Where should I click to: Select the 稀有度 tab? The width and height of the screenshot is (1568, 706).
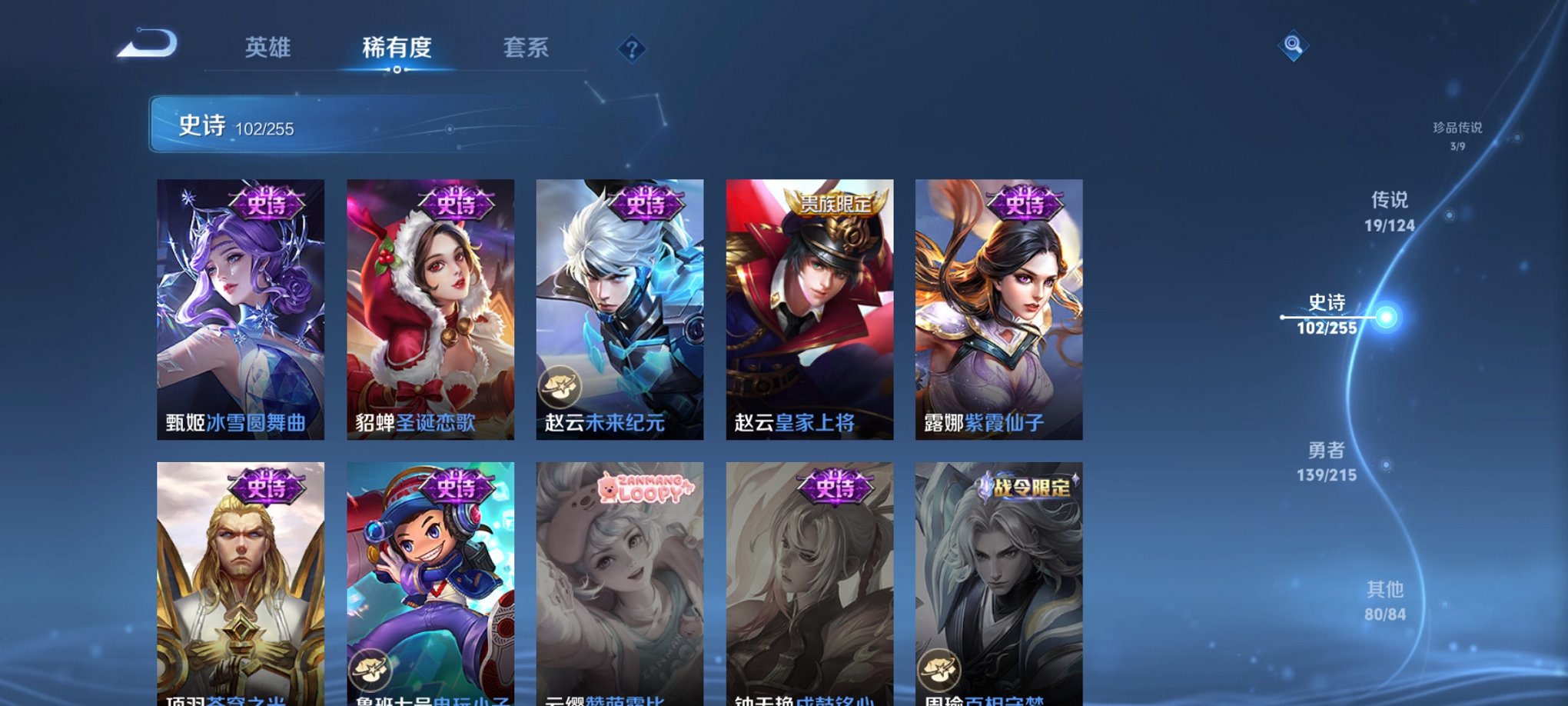click(396, 48)
